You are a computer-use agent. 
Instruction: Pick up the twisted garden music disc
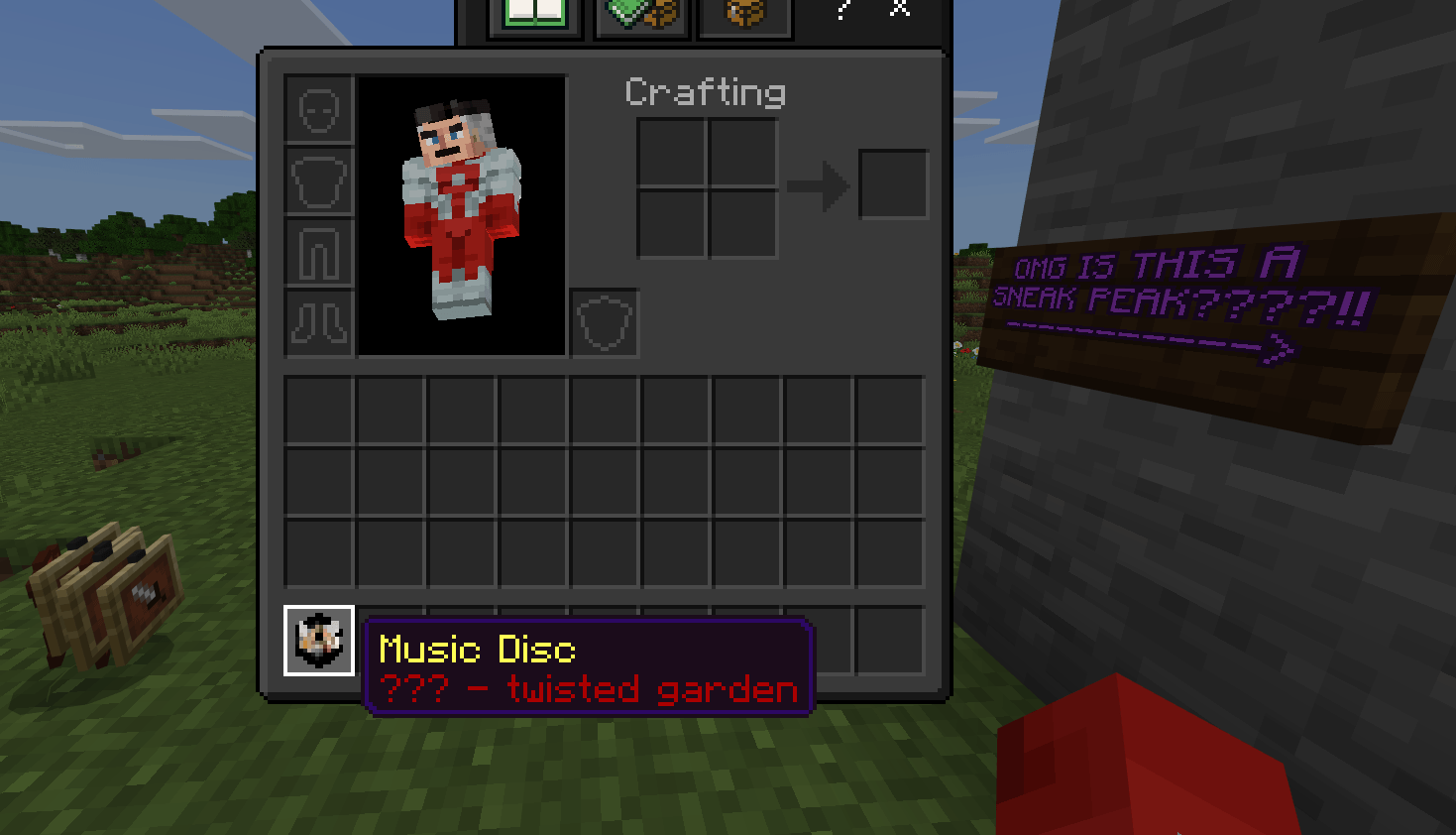[318, 642]
